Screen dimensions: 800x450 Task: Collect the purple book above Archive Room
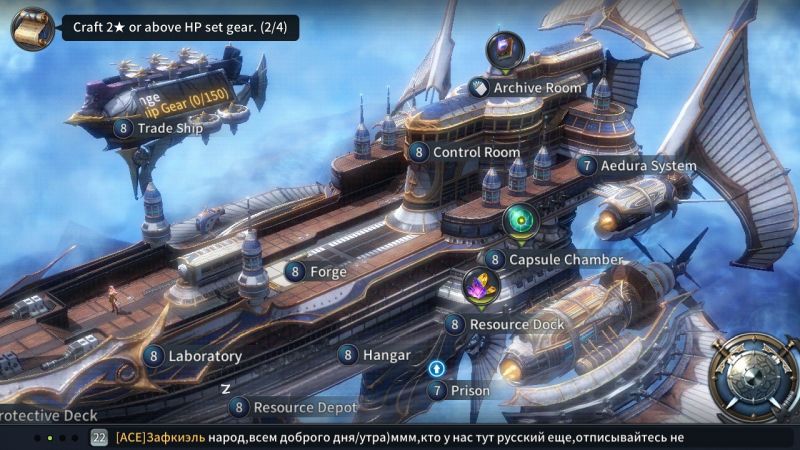pos(505,50)
